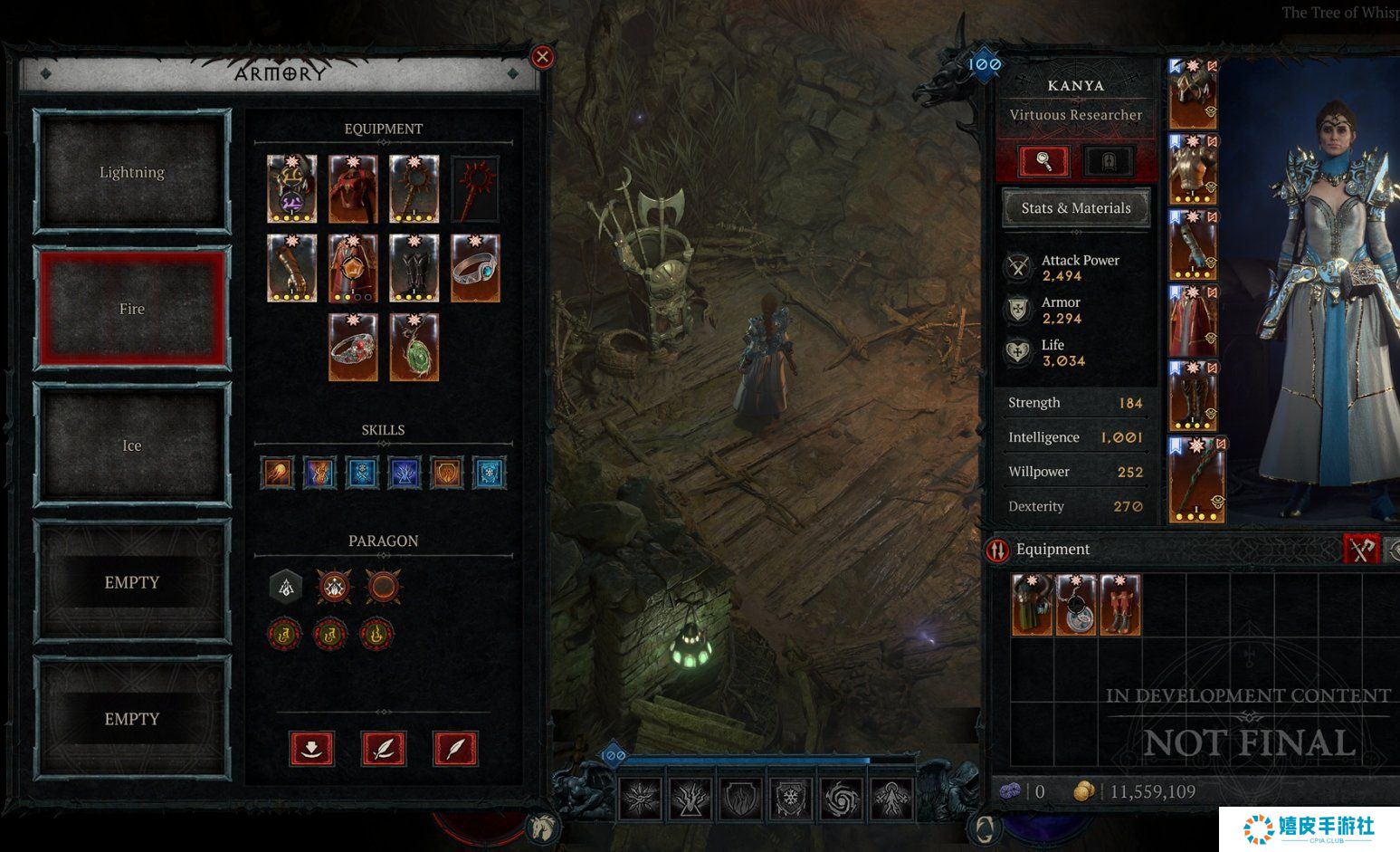Viewport: 1400px width, 852px height.
Task: Click the download arrow loadout button
Action: point(311,749)
